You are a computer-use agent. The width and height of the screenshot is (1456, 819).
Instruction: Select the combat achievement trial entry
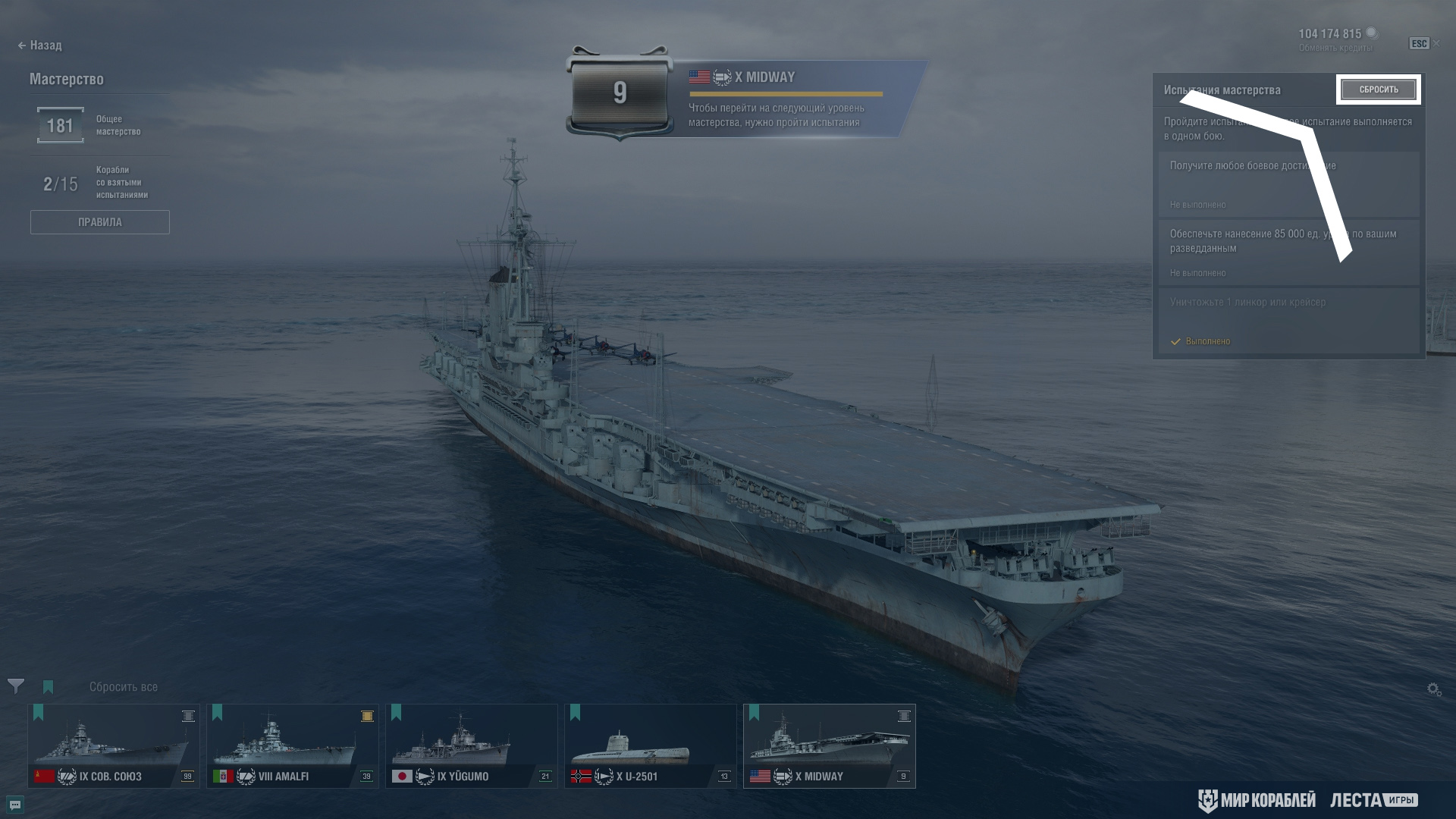1288,184
